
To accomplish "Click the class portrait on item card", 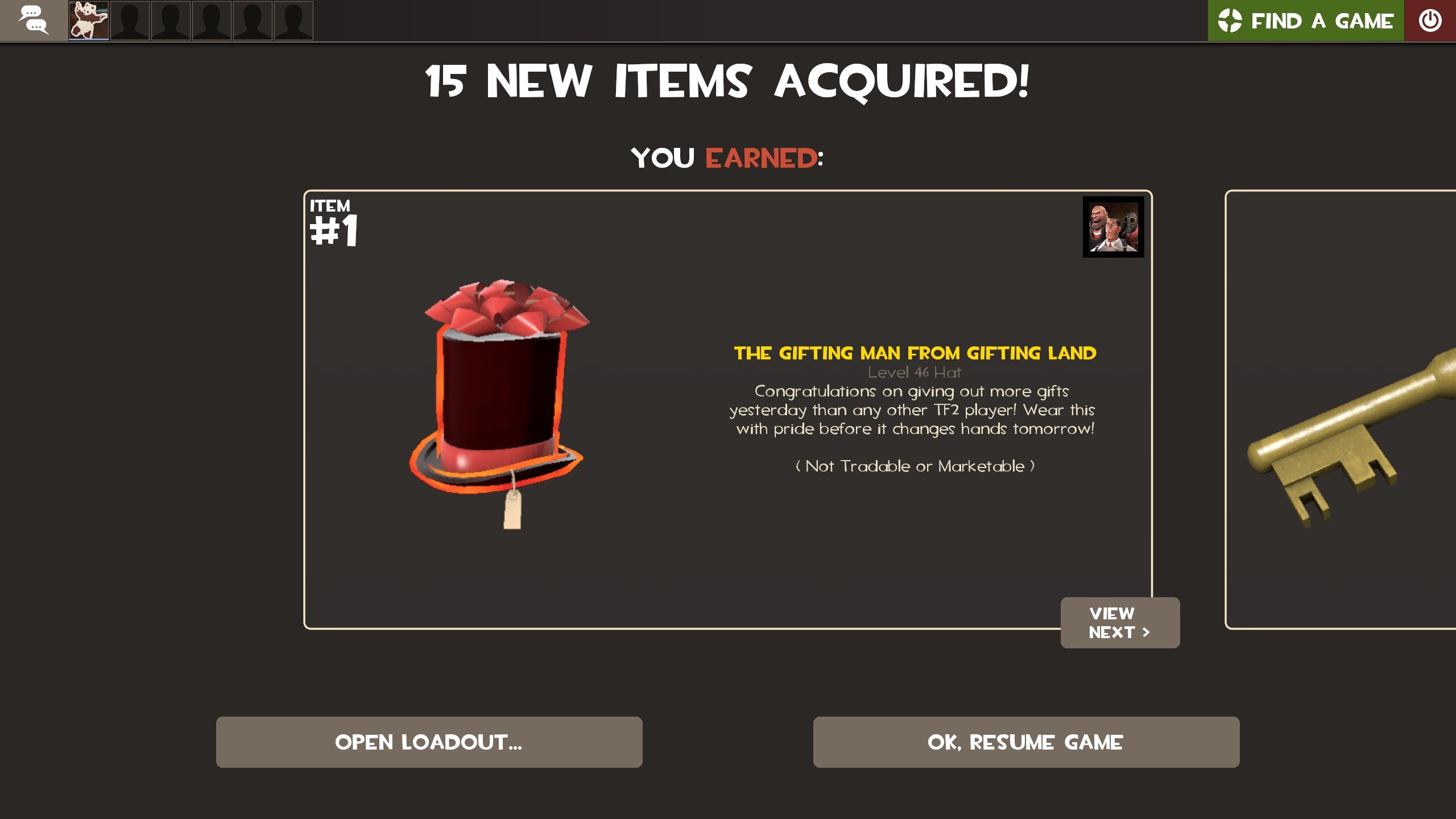I will (1113, 227).
